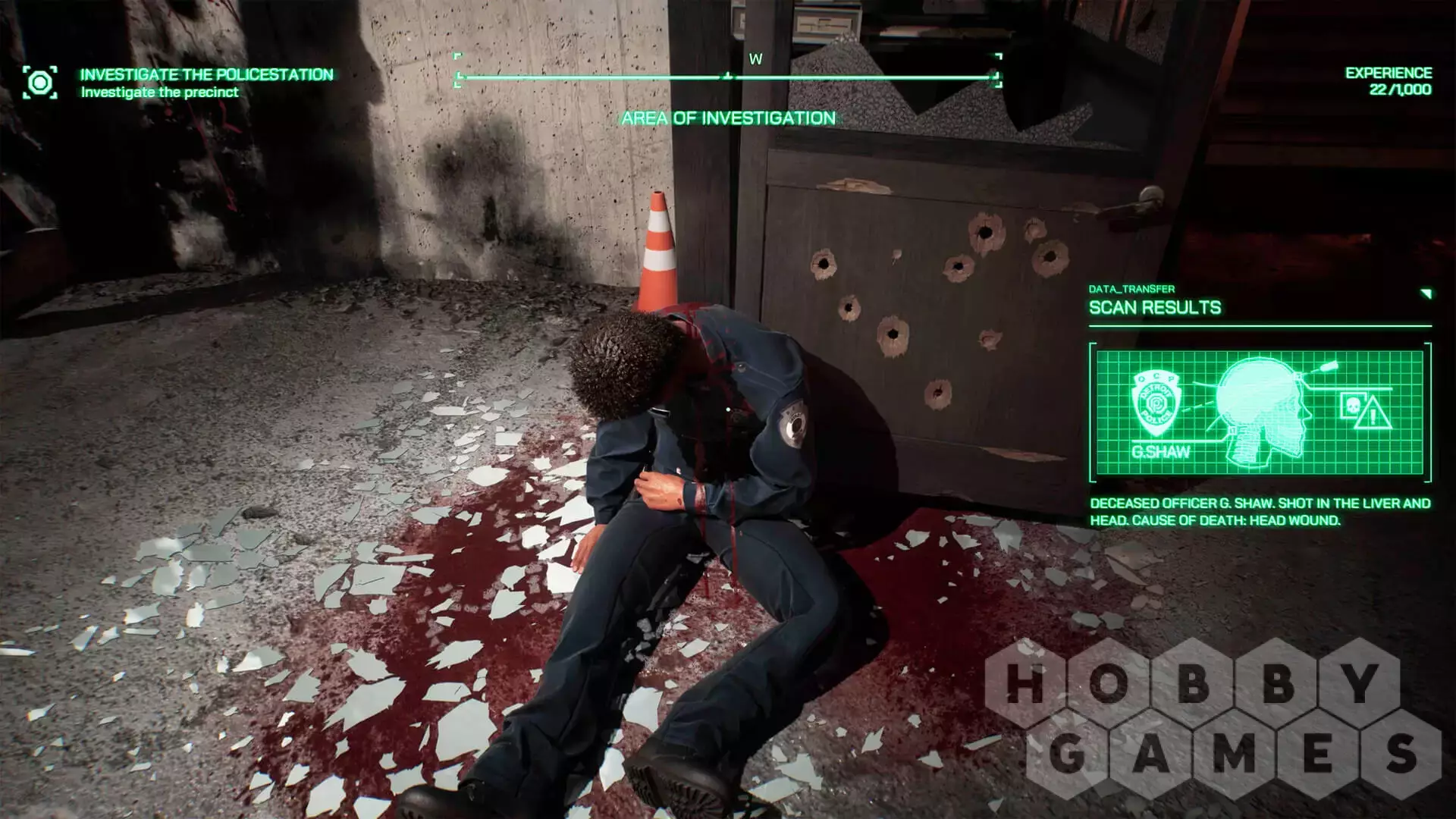Open the G. Shaw skull scan image
Image resolution: width=1456 pixels, height=819 pixels.
[x=1260, y=412]
